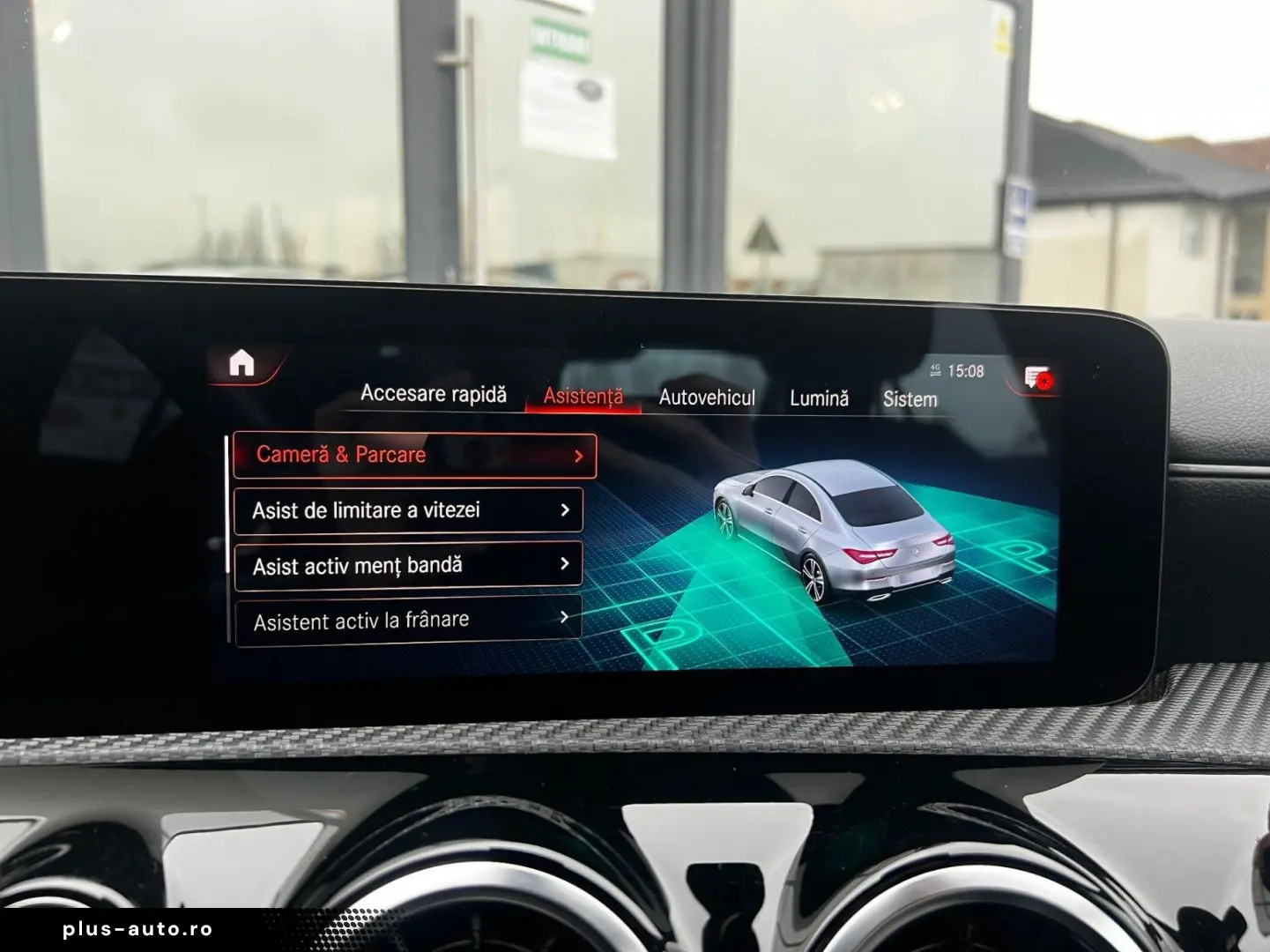Image resolution: width=1270 pixels, height=952 pixels.
Task: Expand Cameră & Parcare via its chevron
Action: (577, 456)
